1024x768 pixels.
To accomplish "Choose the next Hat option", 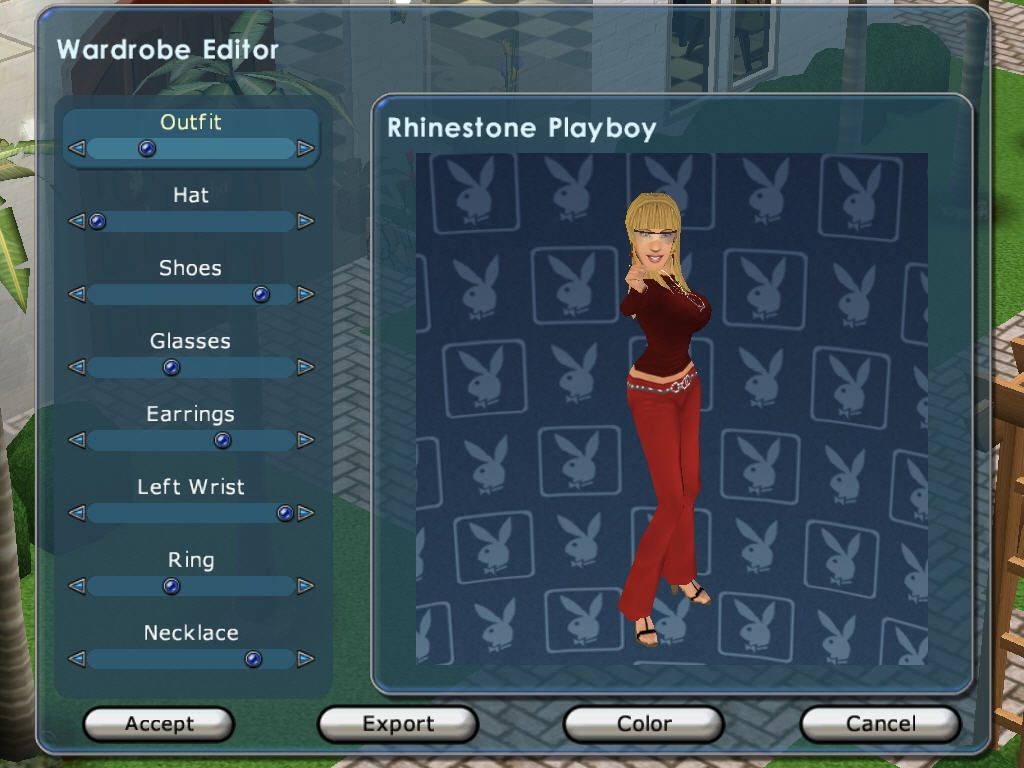I will (x=305, y=222).
